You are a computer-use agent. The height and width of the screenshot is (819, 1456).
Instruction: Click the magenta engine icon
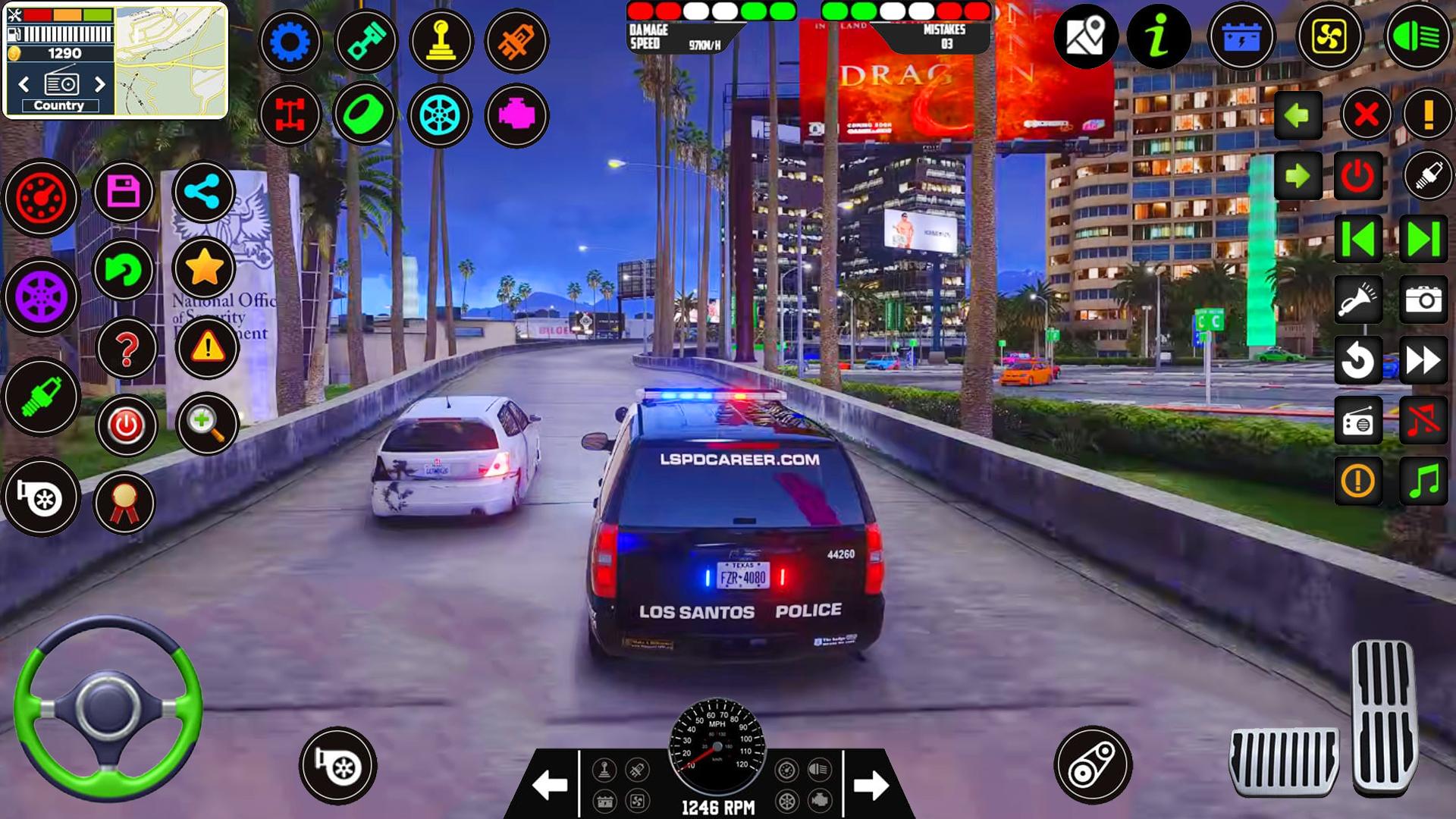click(x=517, y=115)
